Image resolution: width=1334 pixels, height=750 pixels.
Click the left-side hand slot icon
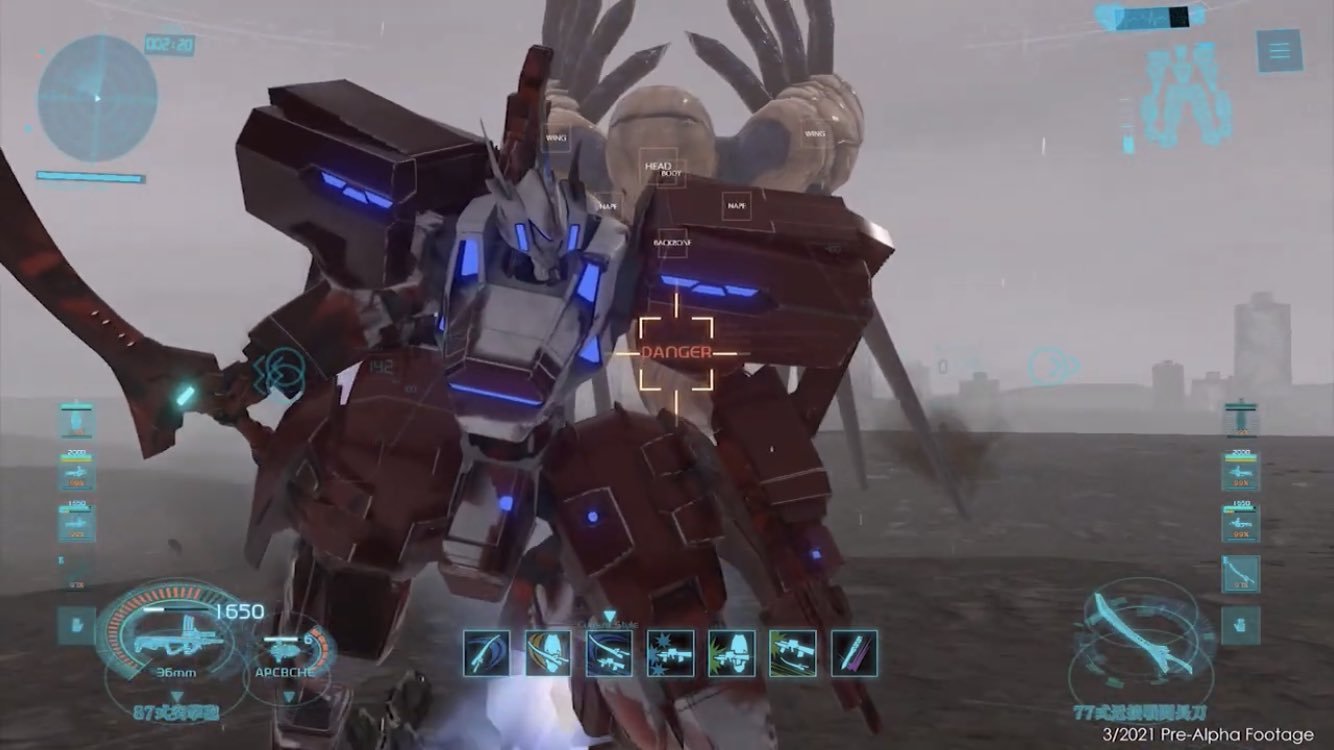76,625
